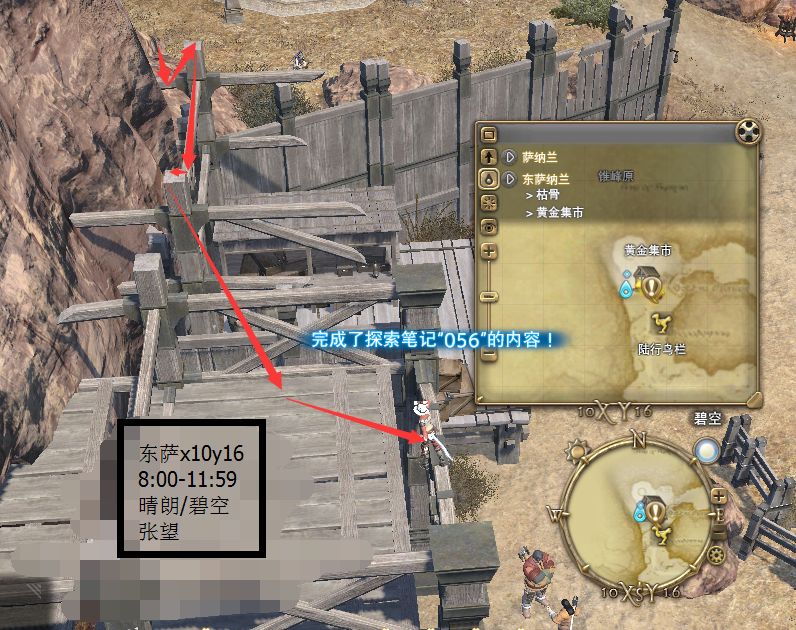Click the aetheryte crystal marker on the map
Image resolution: width=796 pixels, height=630 pixels.
tap(628, 287)
